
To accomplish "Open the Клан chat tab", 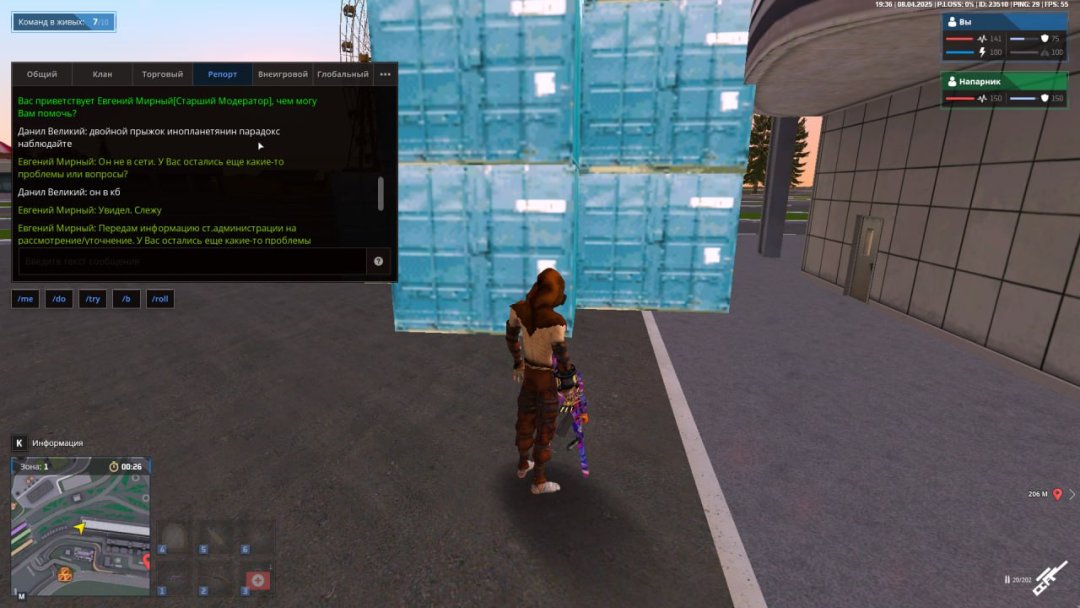I will [102, 74].
